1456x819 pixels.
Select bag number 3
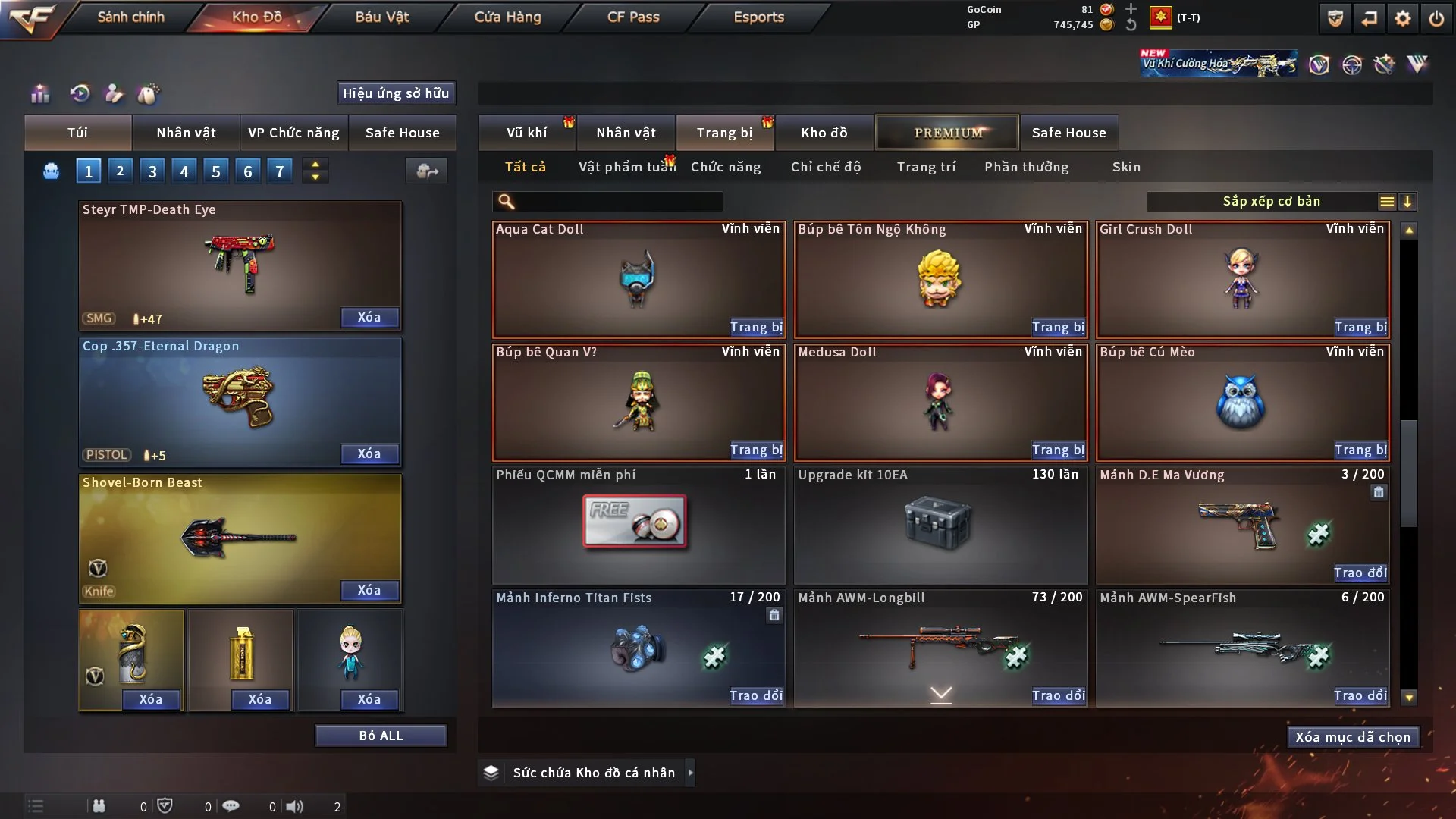point(152,171)
